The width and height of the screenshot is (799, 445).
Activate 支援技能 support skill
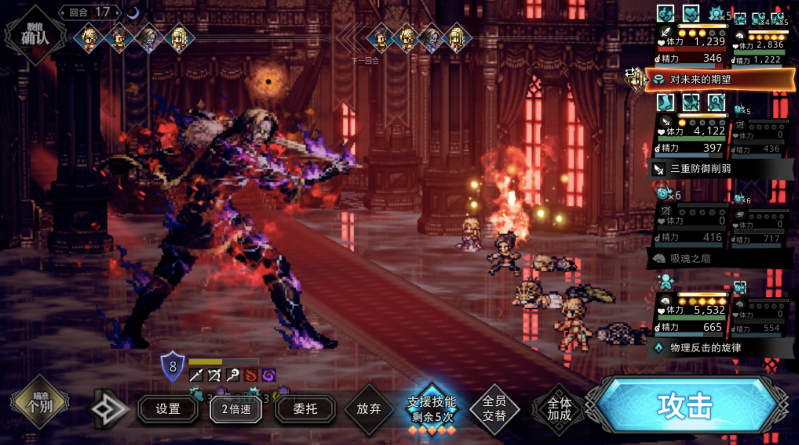[x=431, y=408]
